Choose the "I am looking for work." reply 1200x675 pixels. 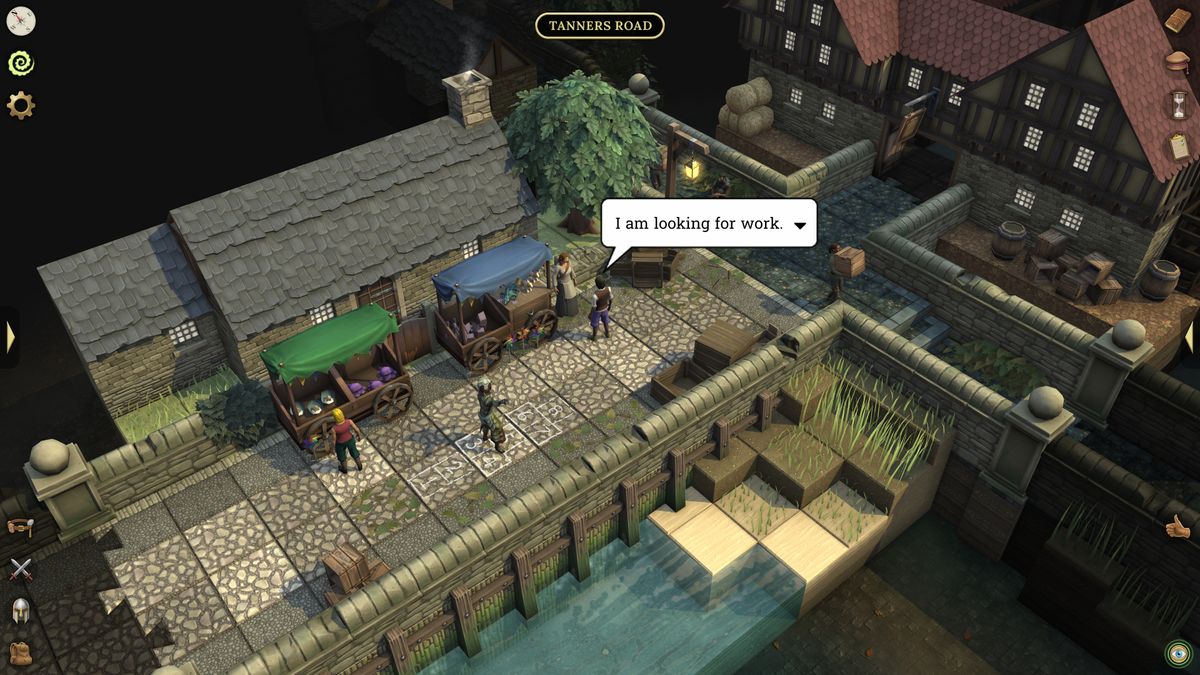[698, 224]
